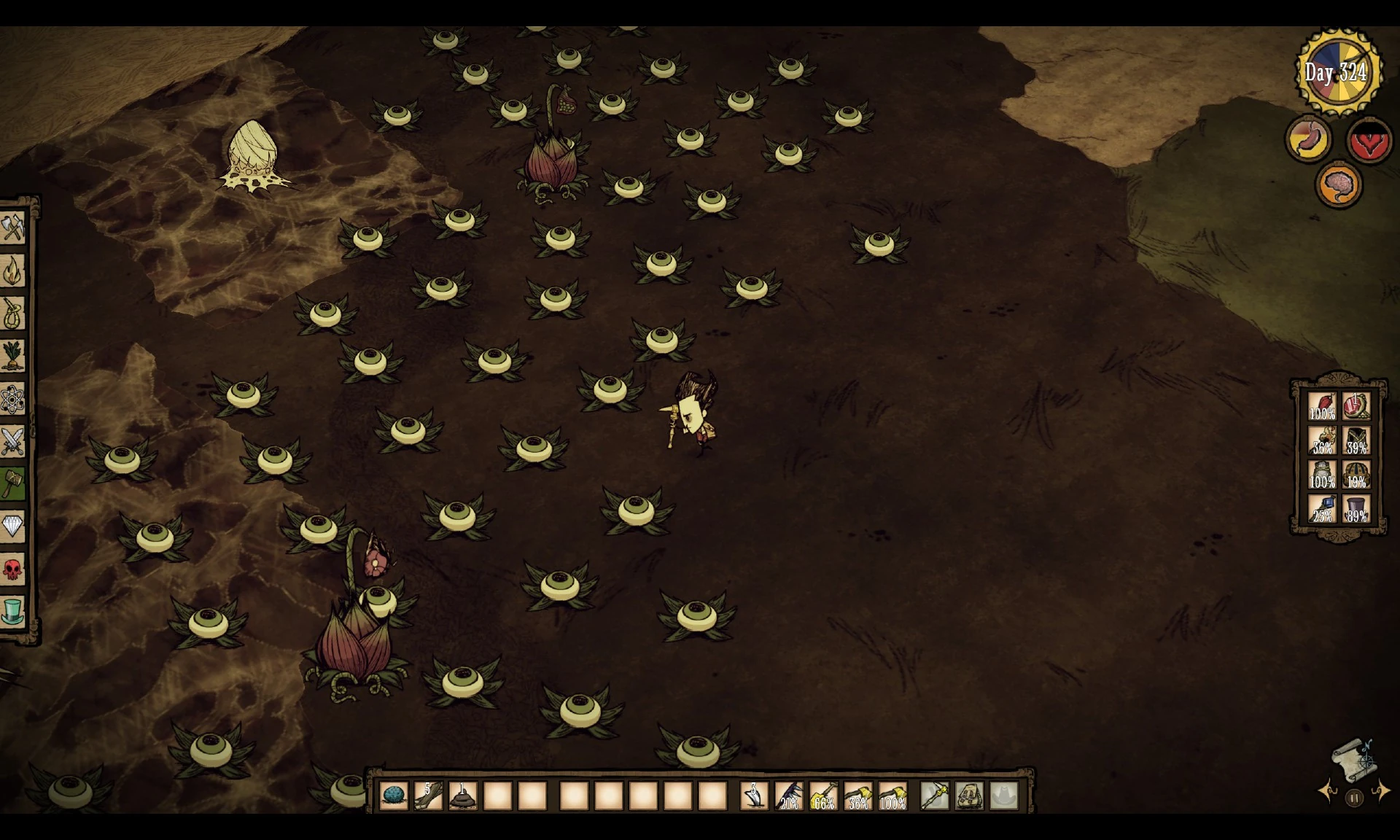Screen dimensions: 1400x840
Task: Open the Tools crafting tab
Action: tap(12, 228)
